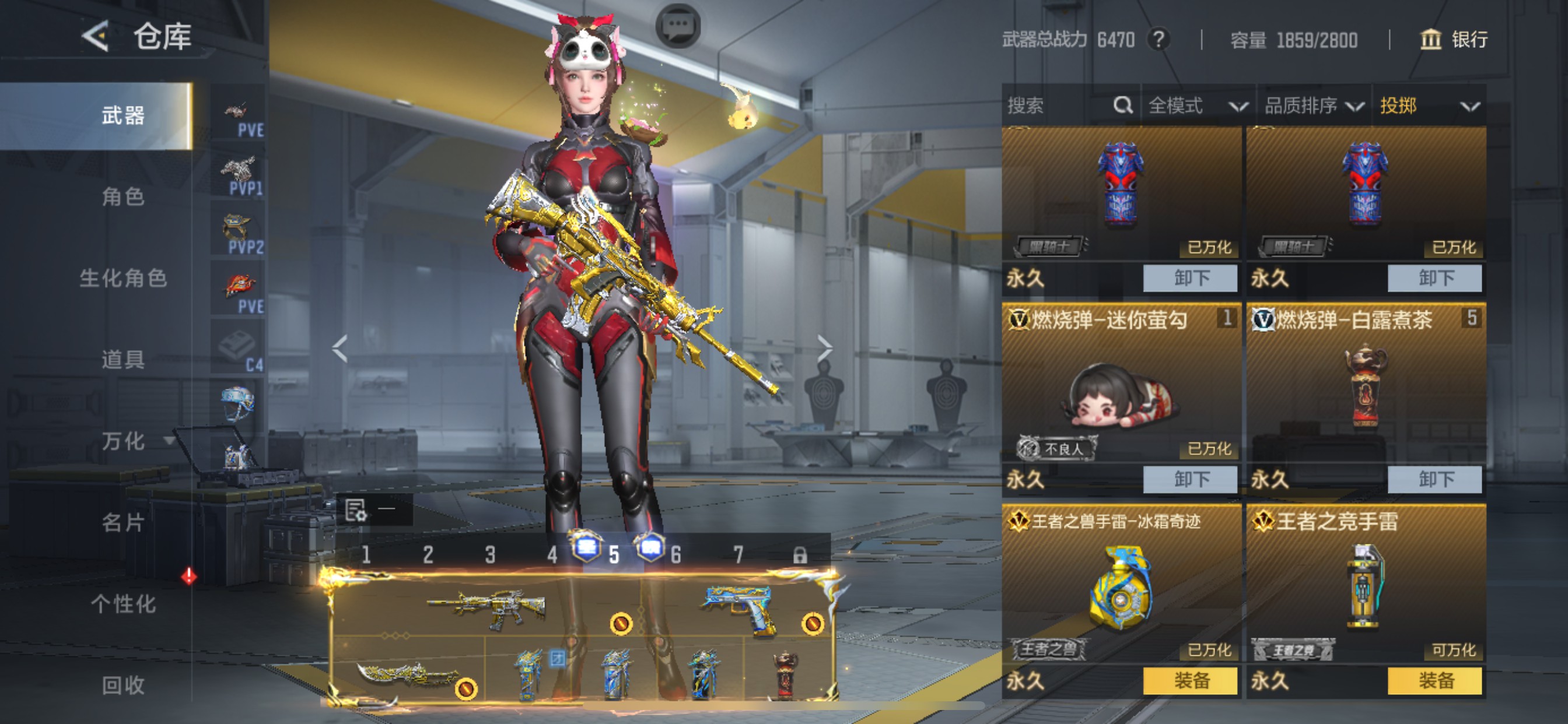Screen dimensions: 1568x724
Task: Open the 银行 bank
Action: tap(1454, 40)
